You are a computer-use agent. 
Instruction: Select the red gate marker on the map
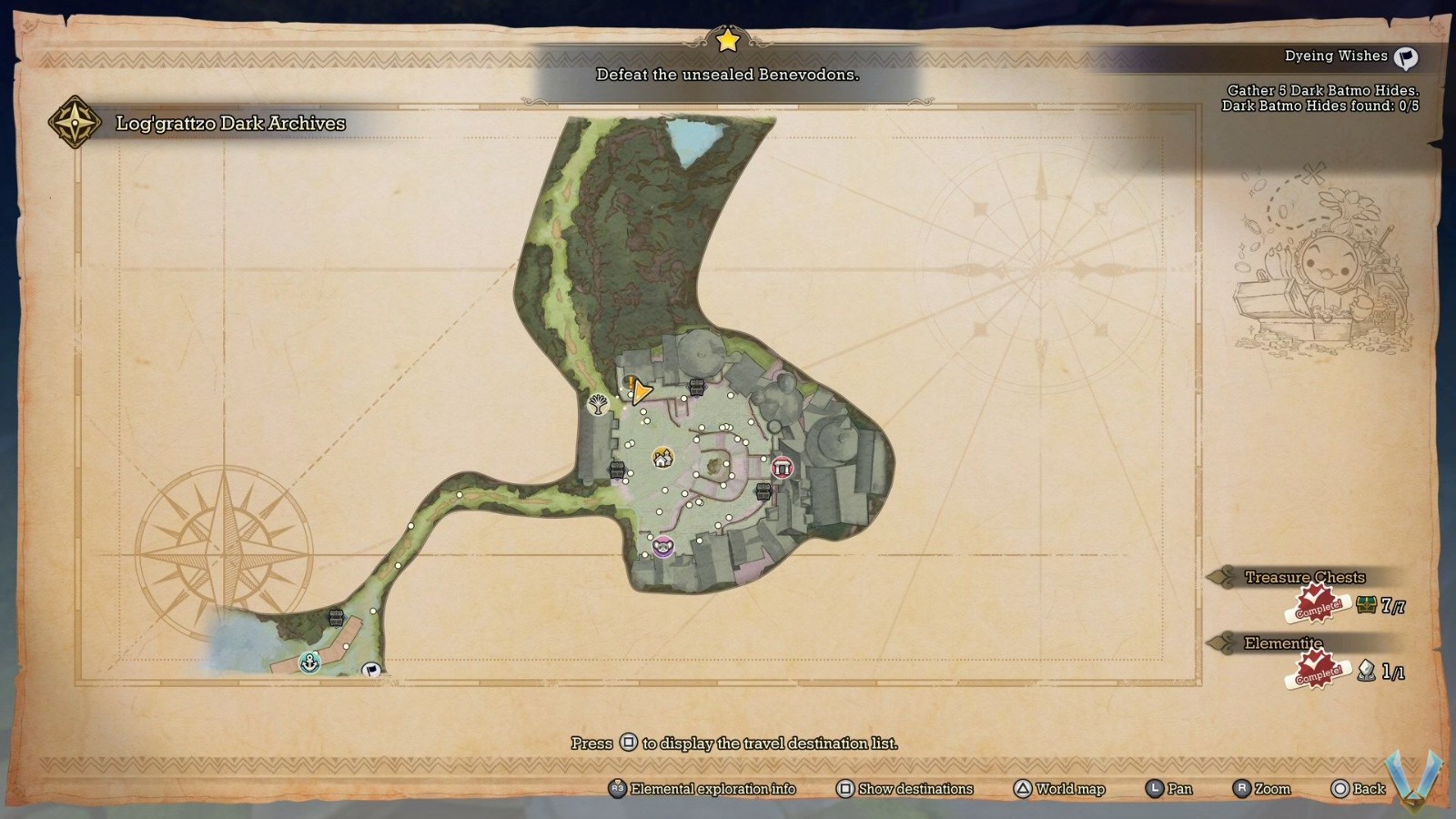pyautogui.click(x=782, y=468)
